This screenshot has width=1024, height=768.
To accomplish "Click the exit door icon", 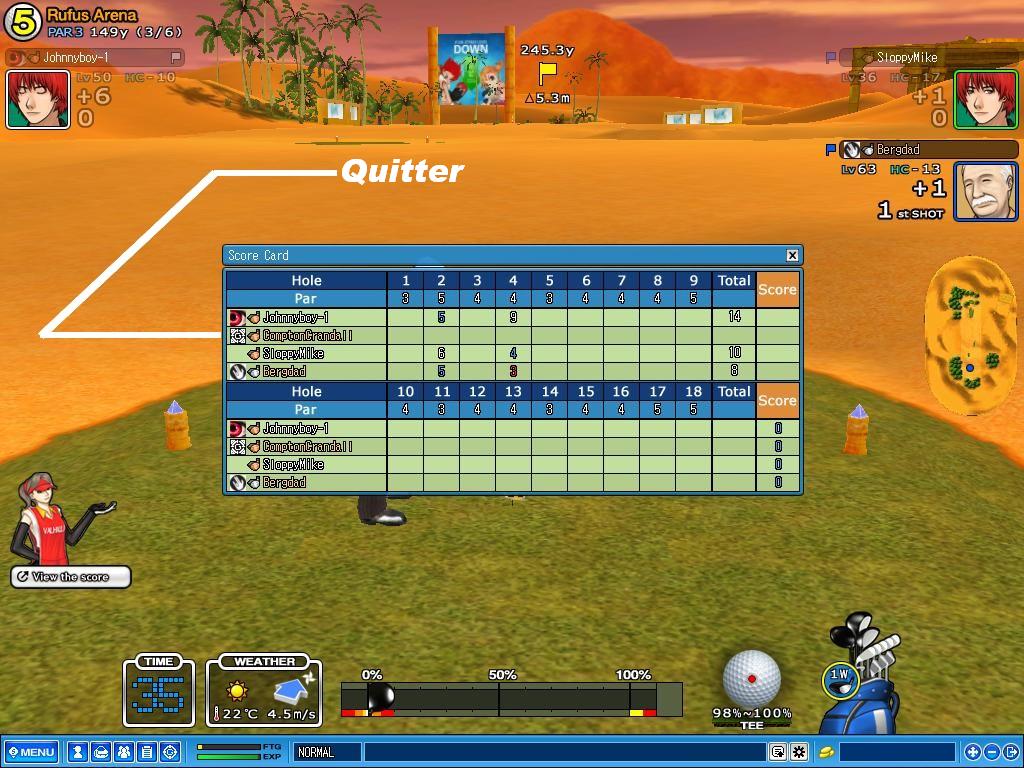I will (1011, 752).
